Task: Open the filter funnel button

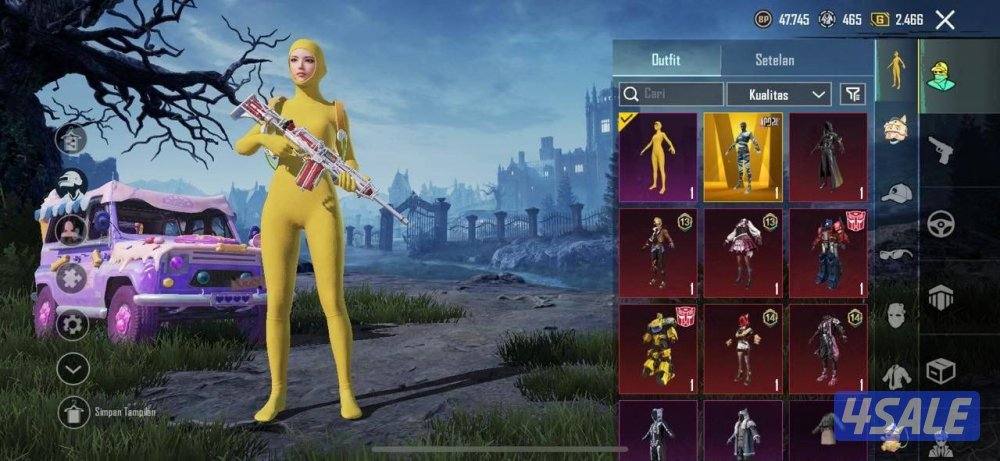Action: pos(852,94)
